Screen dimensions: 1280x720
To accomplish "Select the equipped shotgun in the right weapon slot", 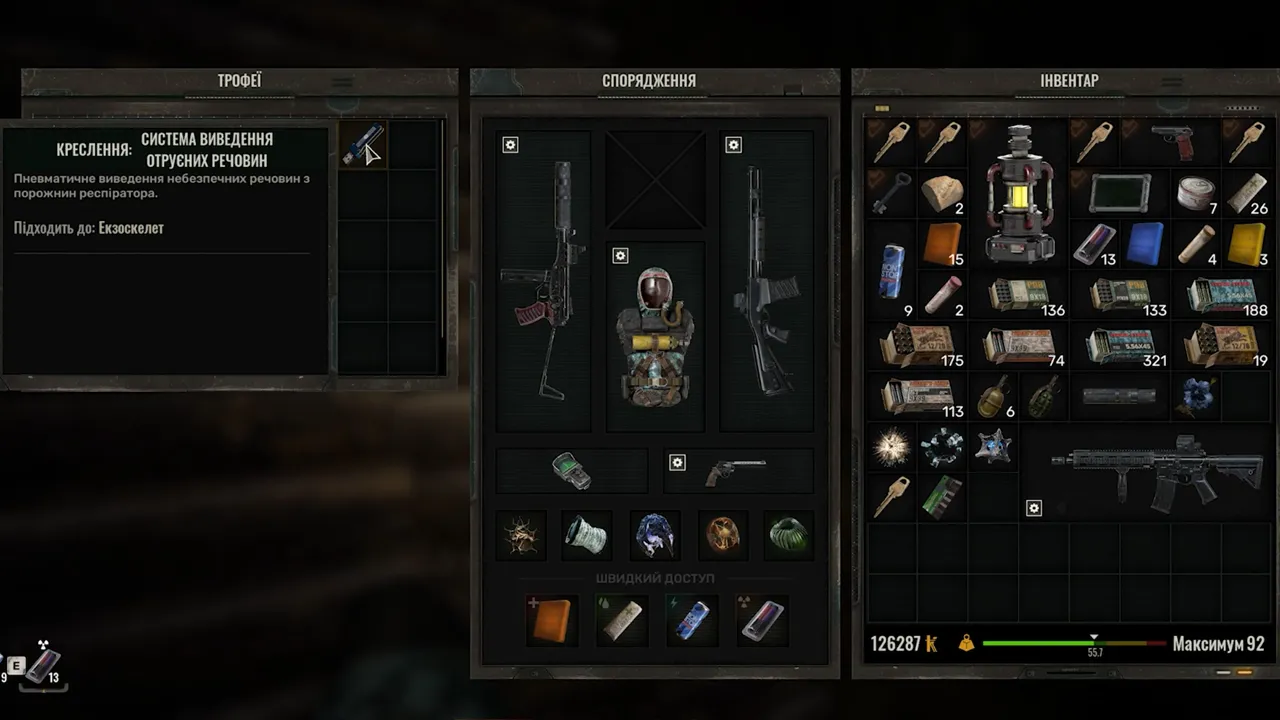I will click(766, 280).
